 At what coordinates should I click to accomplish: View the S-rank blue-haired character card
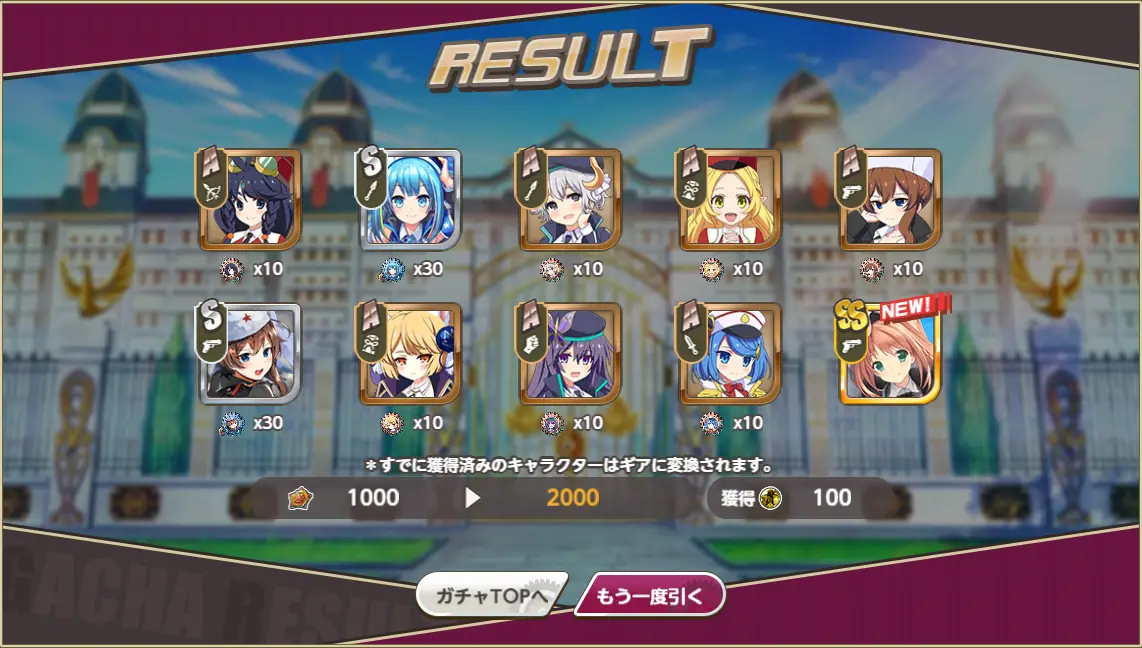[411, 200]
